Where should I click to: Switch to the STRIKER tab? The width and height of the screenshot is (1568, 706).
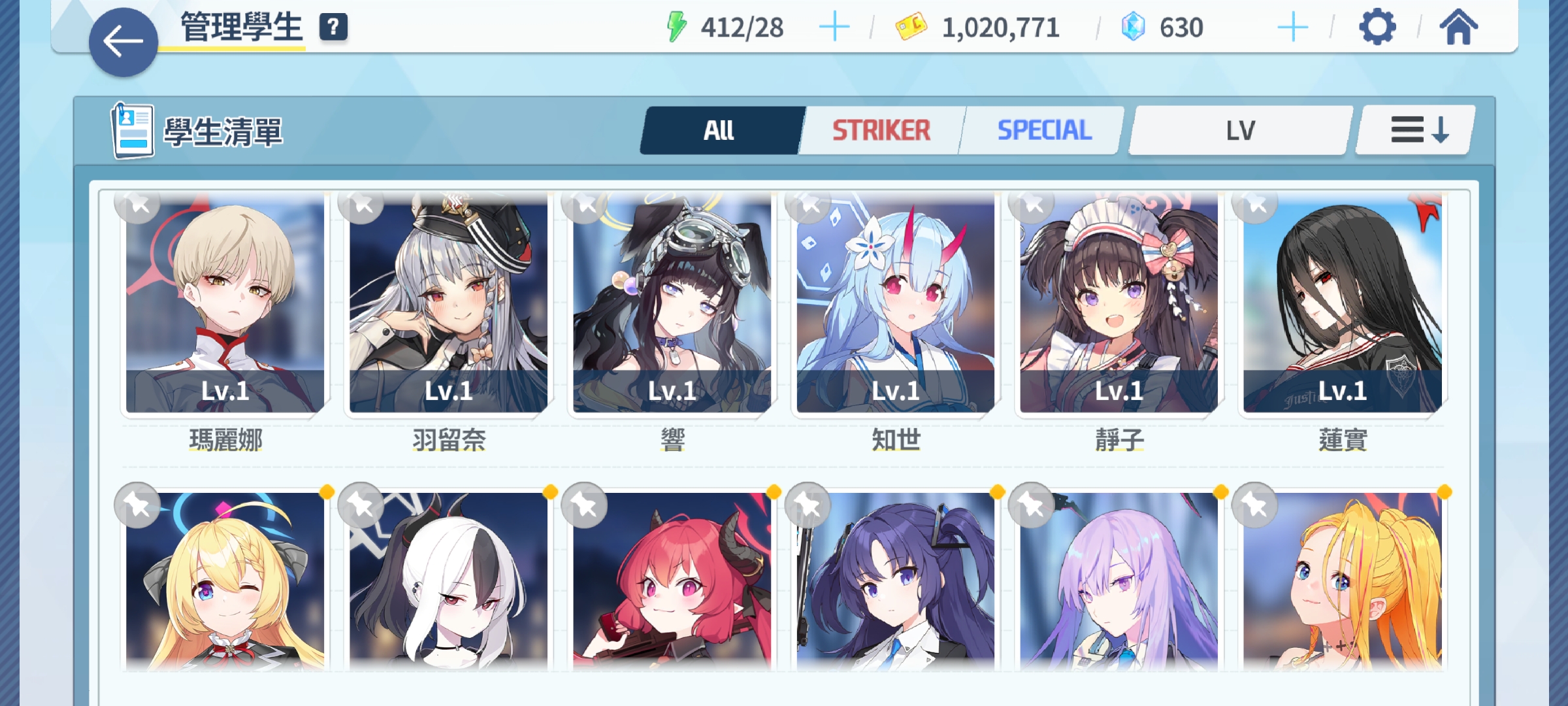click(881, 130)
